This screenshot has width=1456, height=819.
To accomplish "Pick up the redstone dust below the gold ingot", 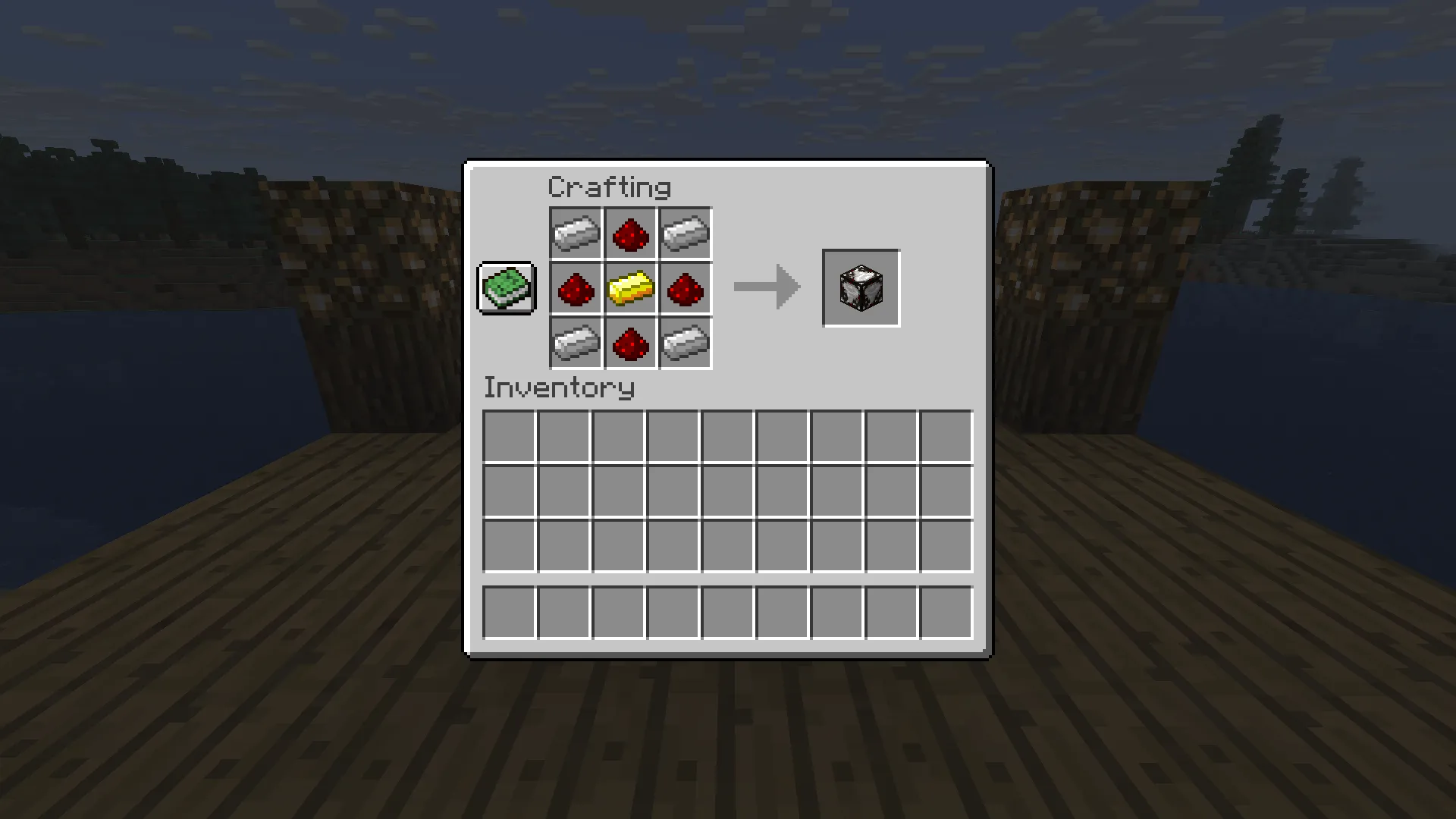I will tap(631, 344).
